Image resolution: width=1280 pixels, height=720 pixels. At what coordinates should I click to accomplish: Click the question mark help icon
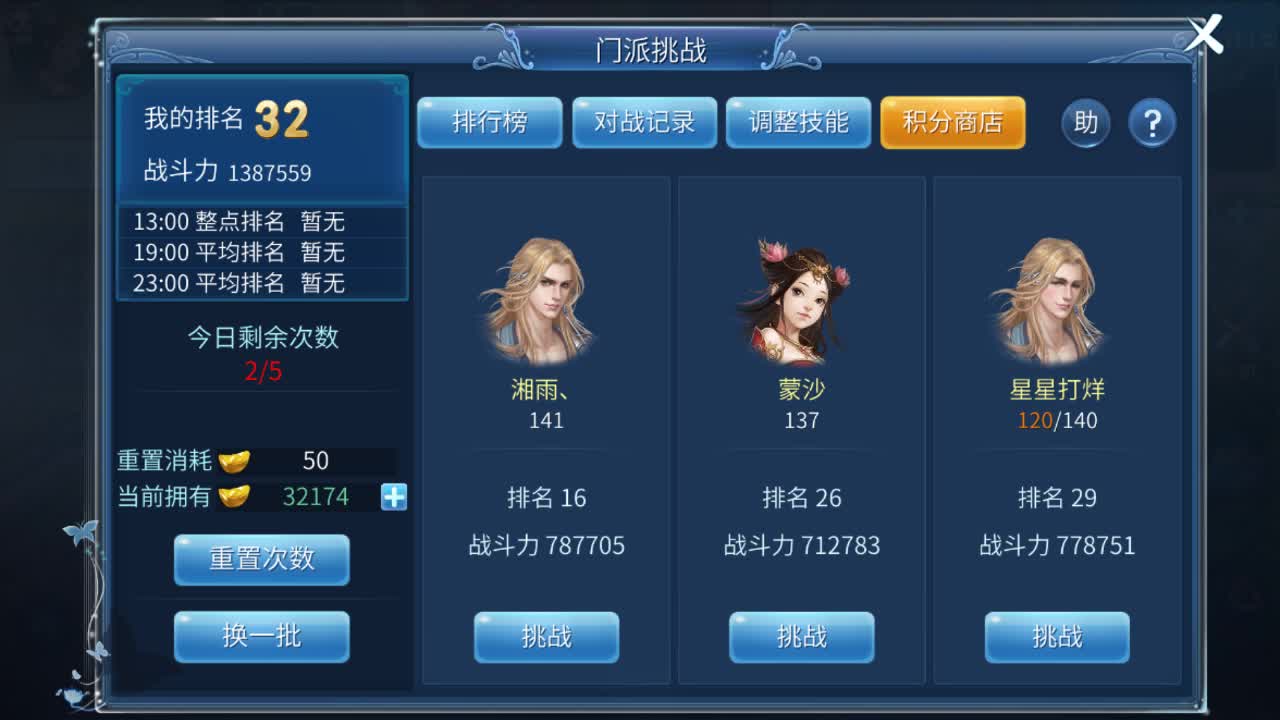tap(1152, 123)
